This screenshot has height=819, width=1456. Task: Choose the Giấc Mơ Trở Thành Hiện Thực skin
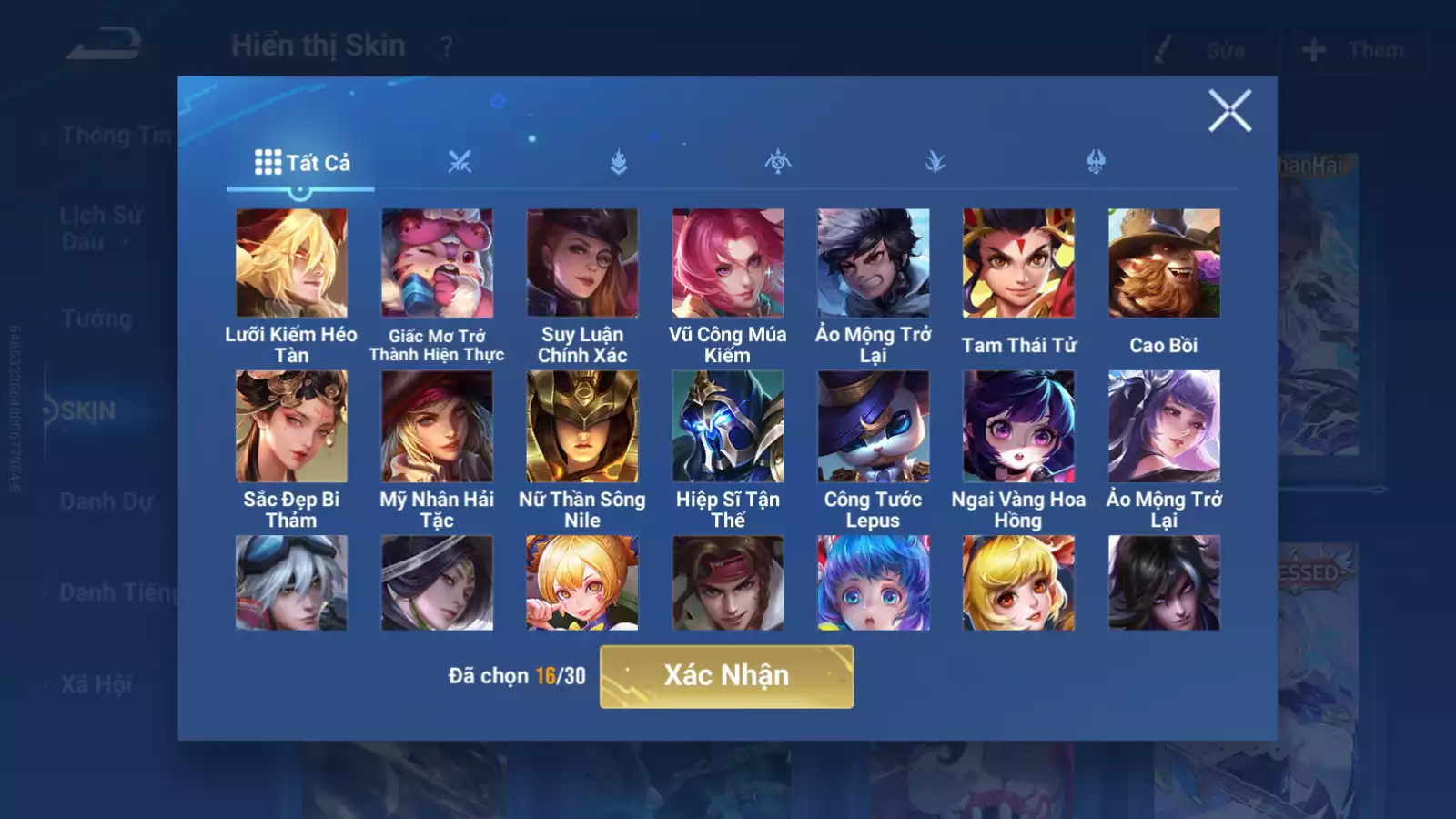[437, 263]
